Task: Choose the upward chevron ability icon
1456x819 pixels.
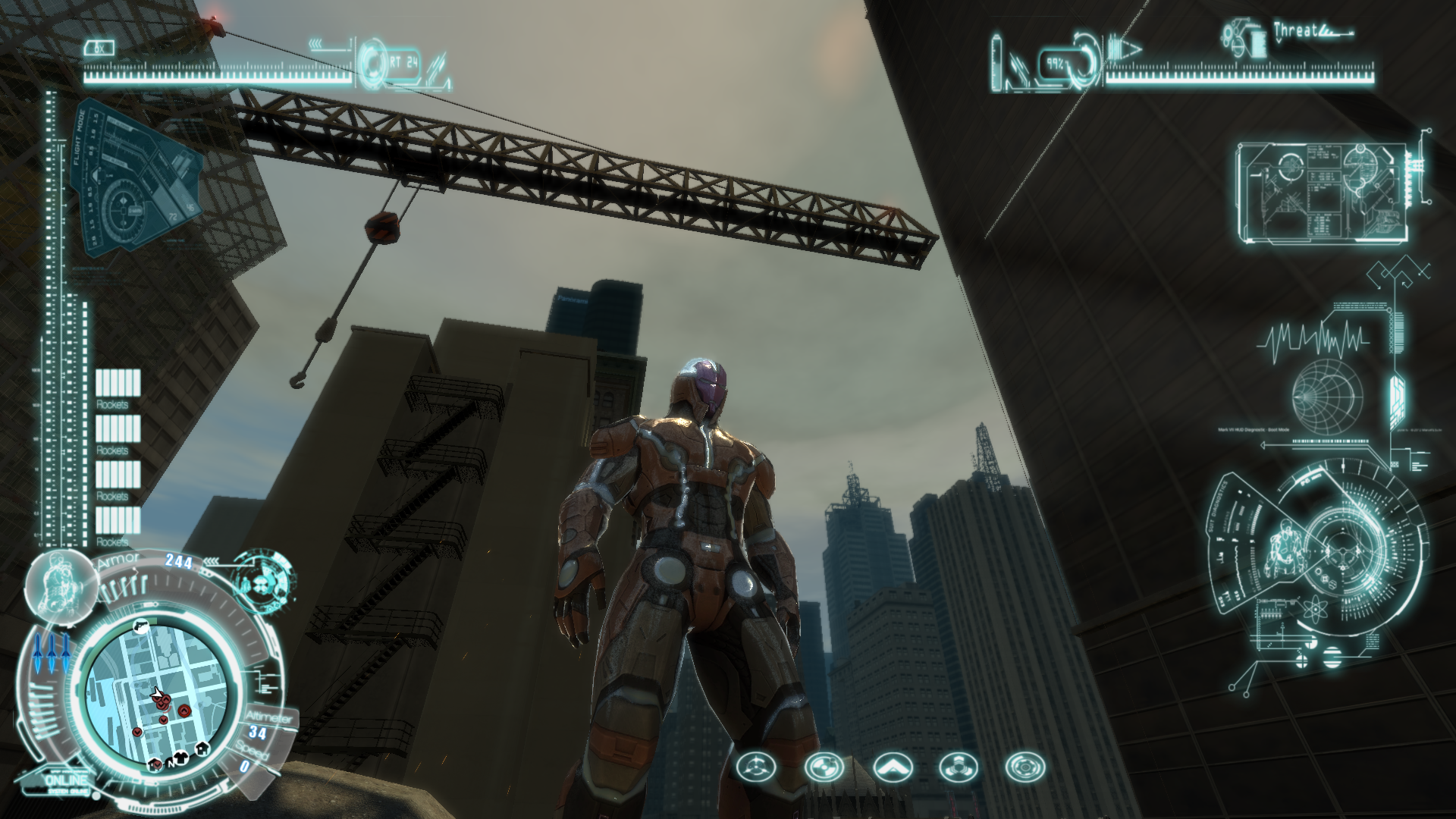Action: pos(891,767)
